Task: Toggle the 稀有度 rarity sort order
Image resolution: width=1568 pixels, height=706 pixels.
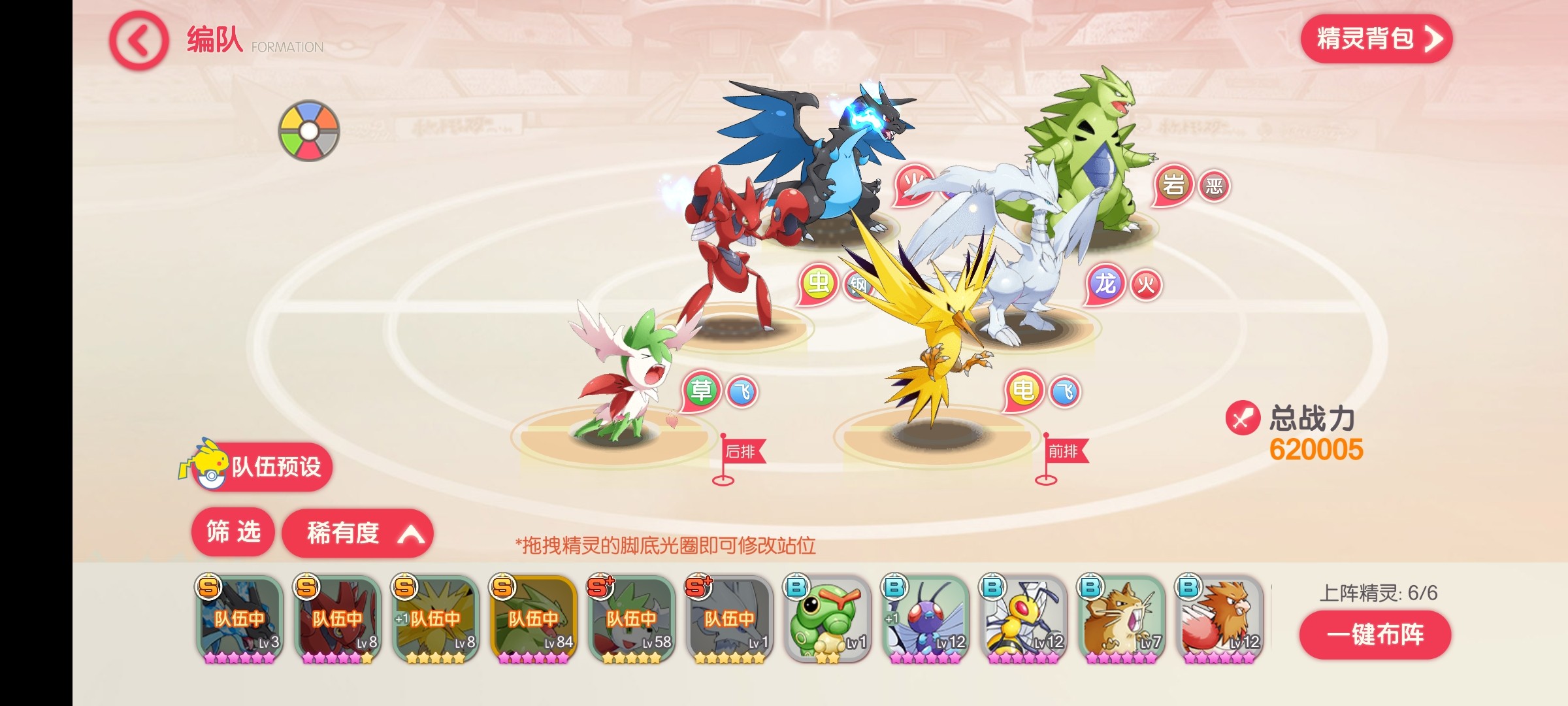Action: [x=357, y=533]
